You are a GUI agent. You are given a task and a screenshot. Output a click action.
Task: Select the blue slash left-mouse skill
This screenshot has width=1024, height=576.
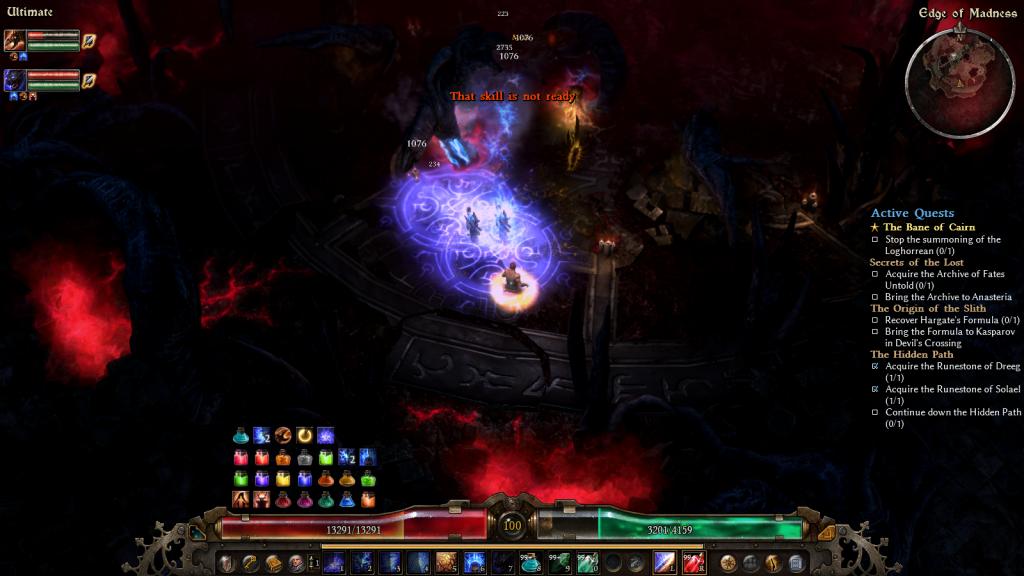coord(664,563)
